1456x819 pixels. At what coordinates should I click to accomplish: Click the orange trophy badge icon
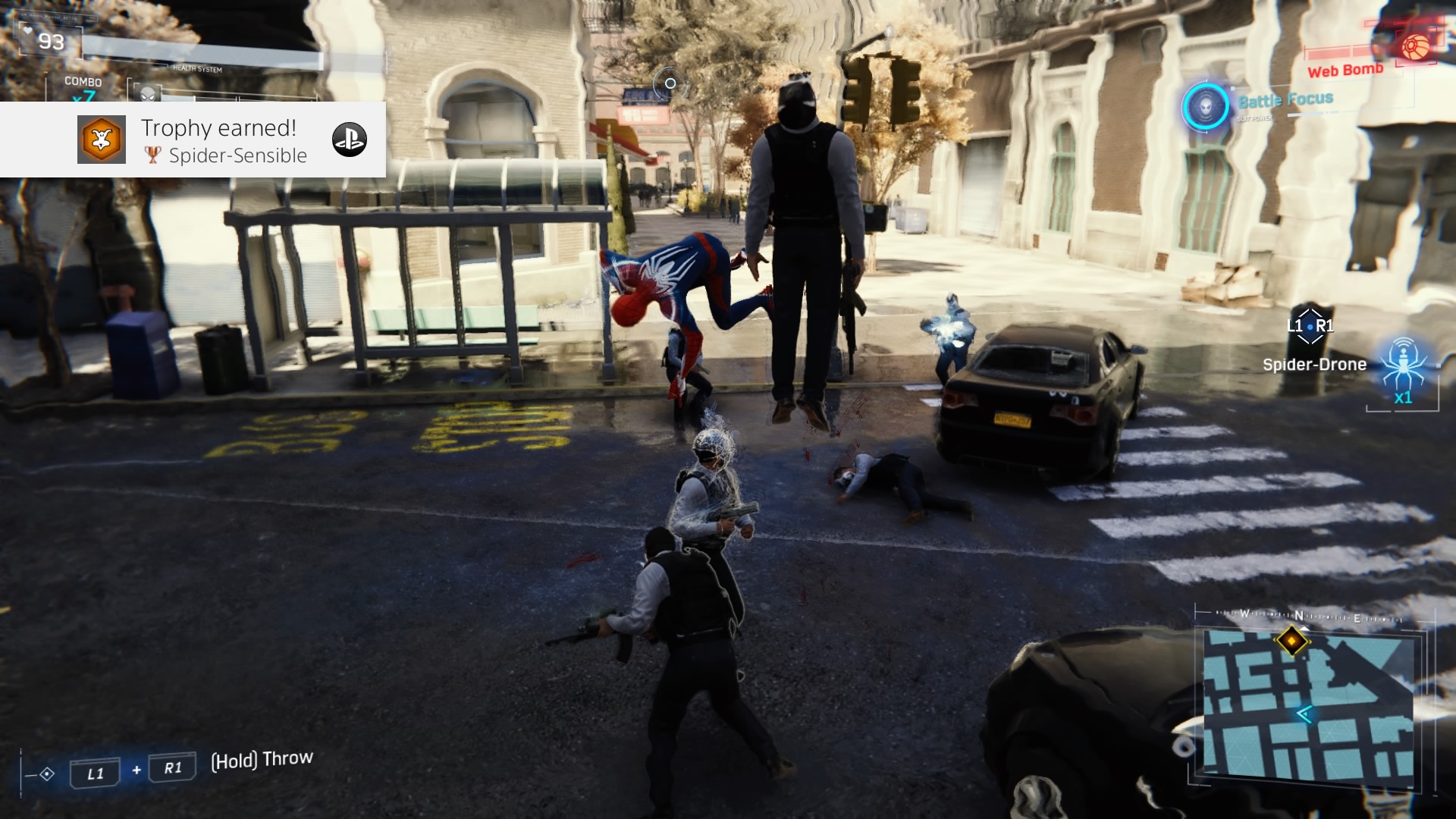tap(102, 140)
